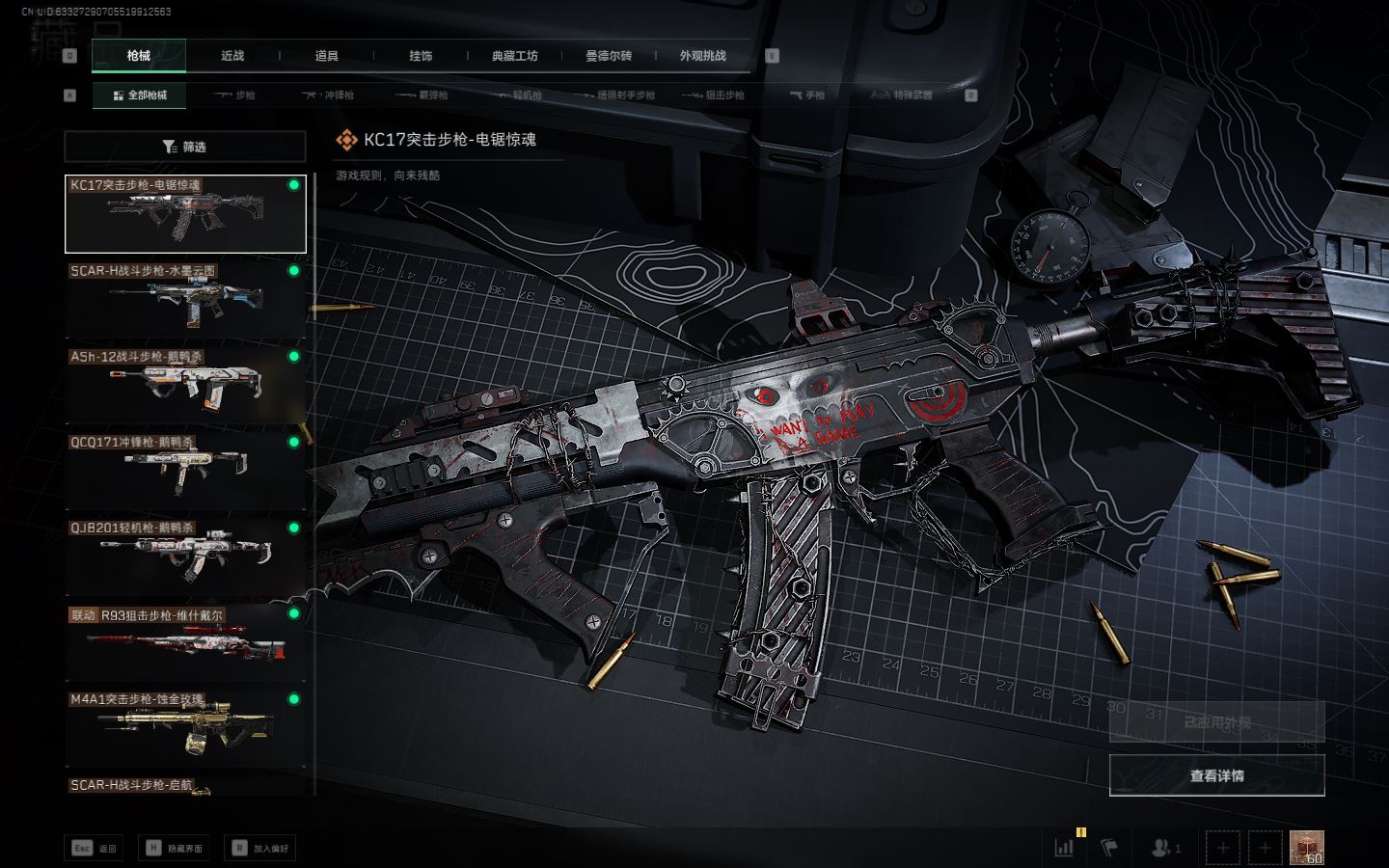Viewport: 1389px width, 868px height.
Task: Filter by 手枪 pistol category
Action: pos(807,95)
